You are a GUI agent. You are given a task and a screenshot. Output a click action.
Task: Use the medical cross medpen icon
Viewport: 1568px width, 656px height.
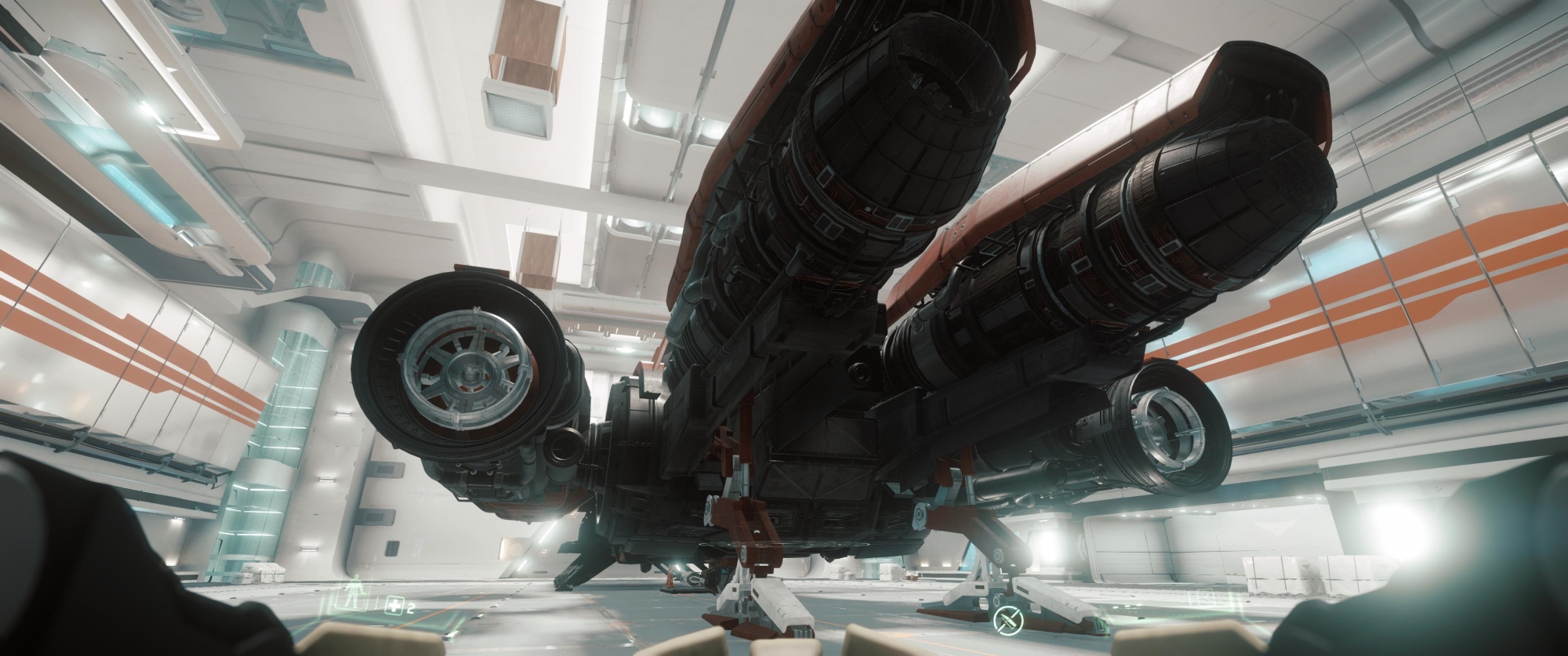tap(394, 605)
